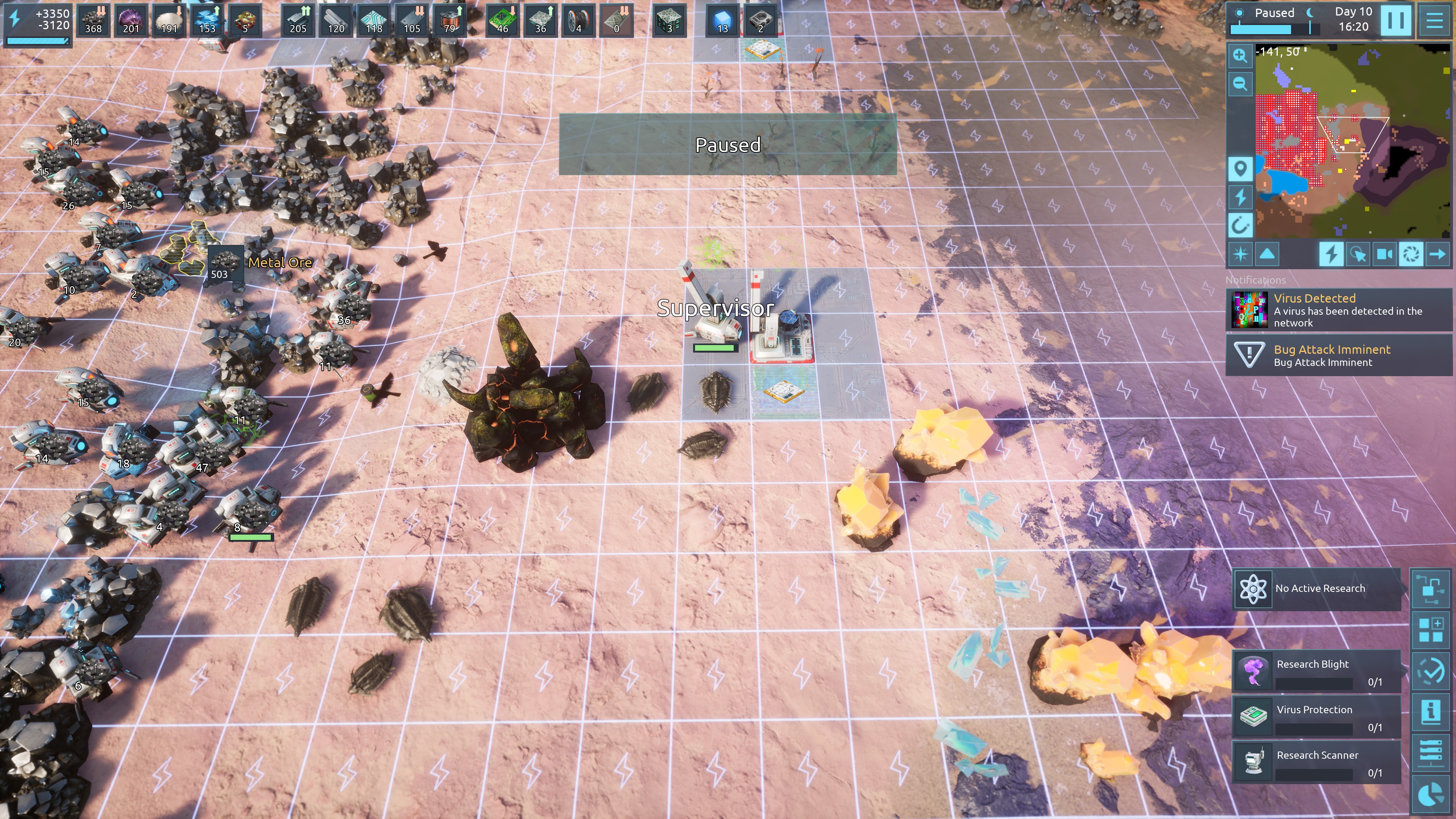Click the up-triangle button under the minimap

pos(1267,254)
